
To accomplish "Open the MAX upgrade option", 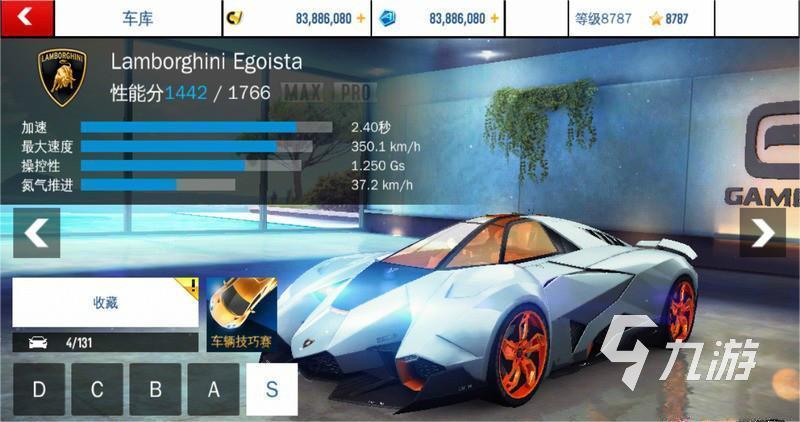I will coord(304,93).
